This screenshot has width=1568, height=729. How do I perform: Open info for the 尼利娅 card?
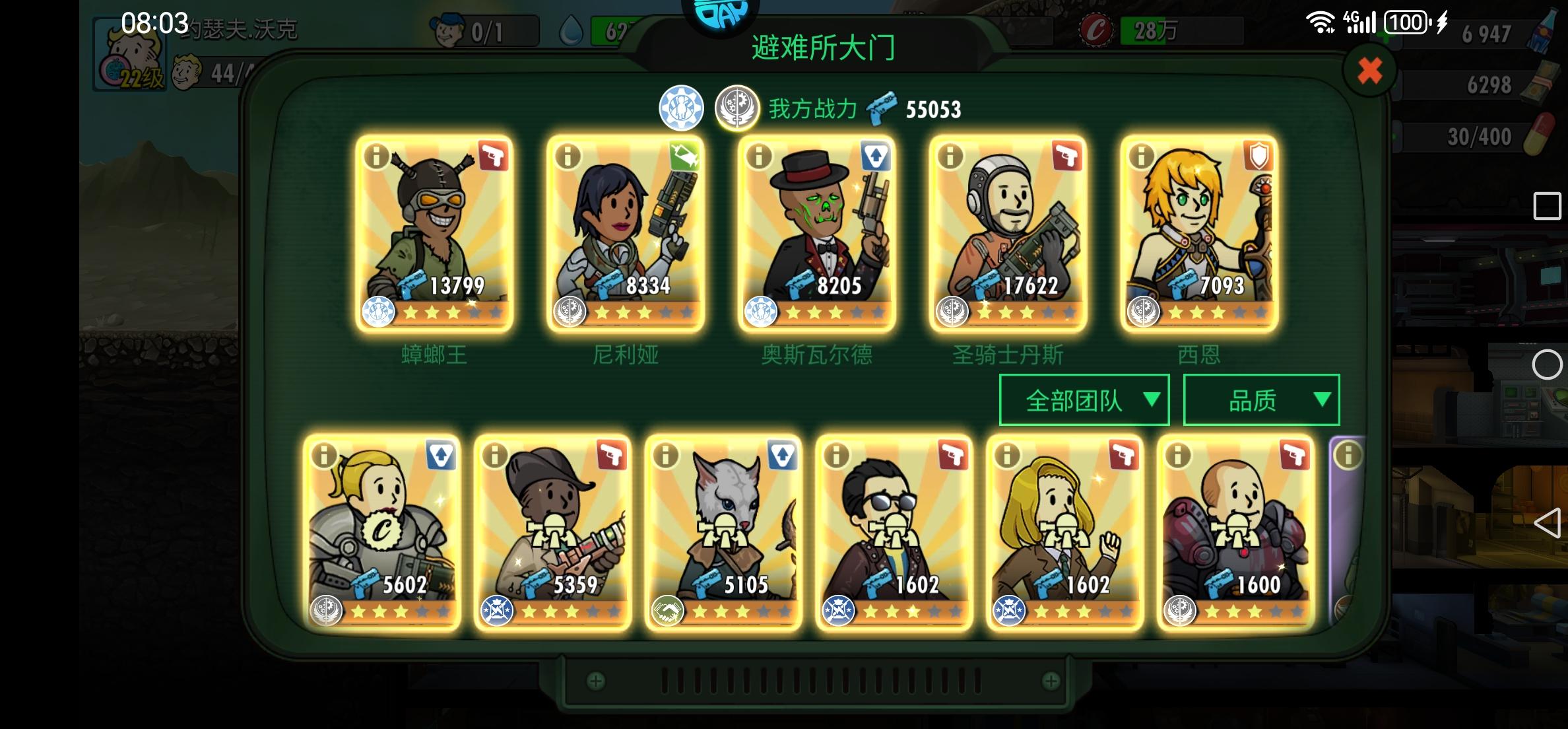pyautogui.click(x=567, y=157)
